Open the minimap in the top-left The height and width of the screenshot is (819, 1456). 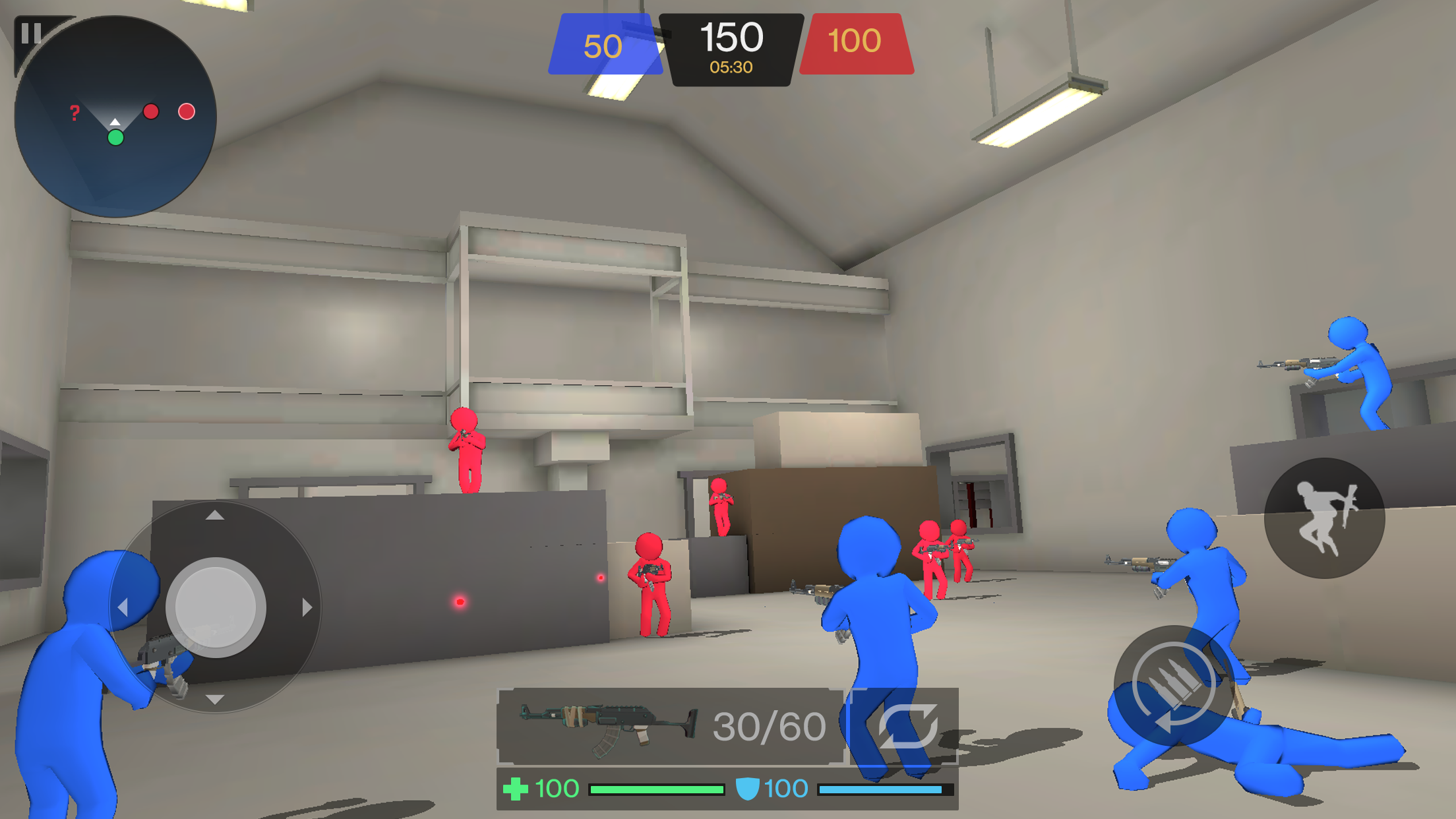point(115,115)
